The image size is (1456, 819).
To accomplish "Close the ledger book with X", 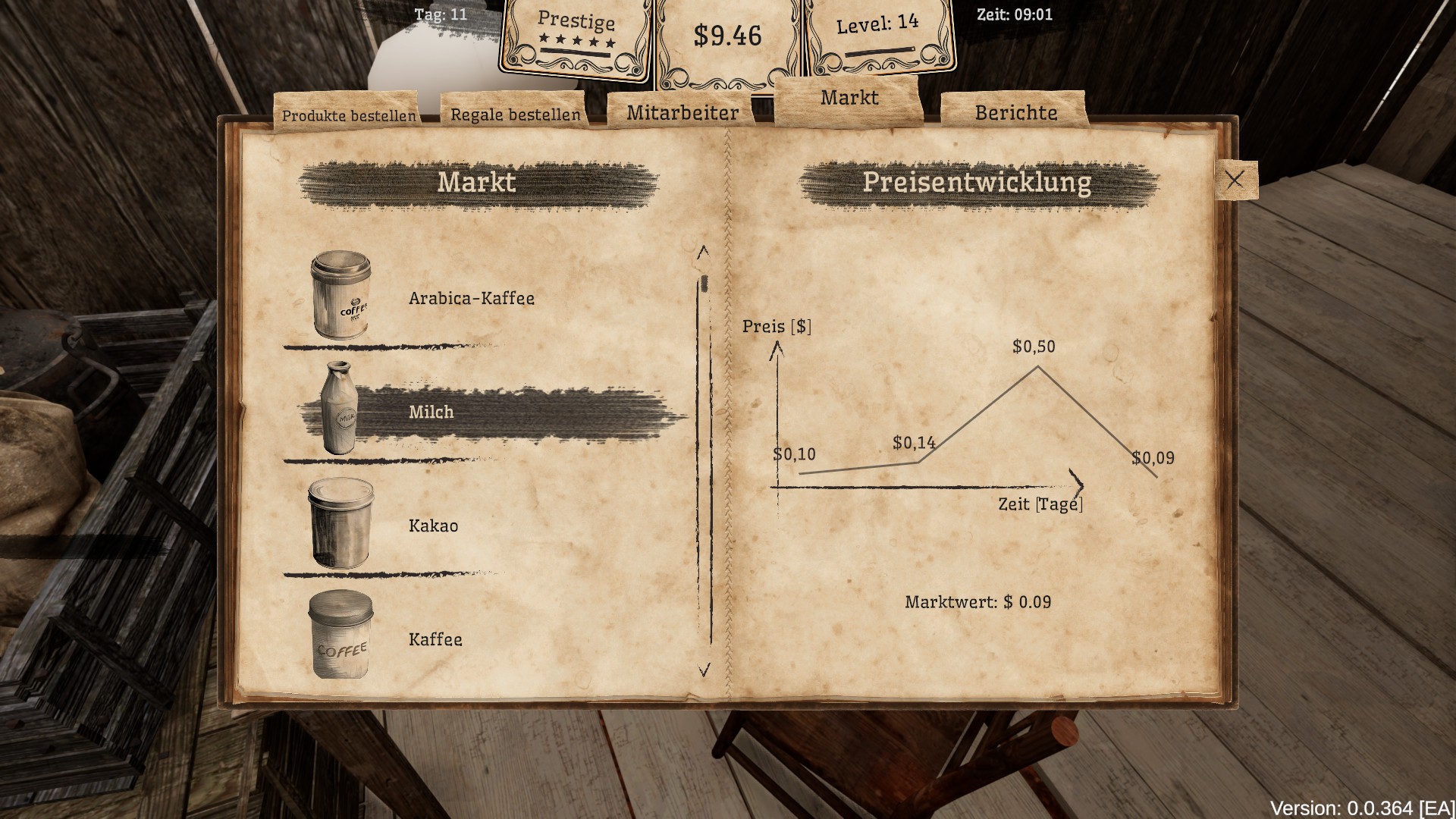I will (1235, 180).
